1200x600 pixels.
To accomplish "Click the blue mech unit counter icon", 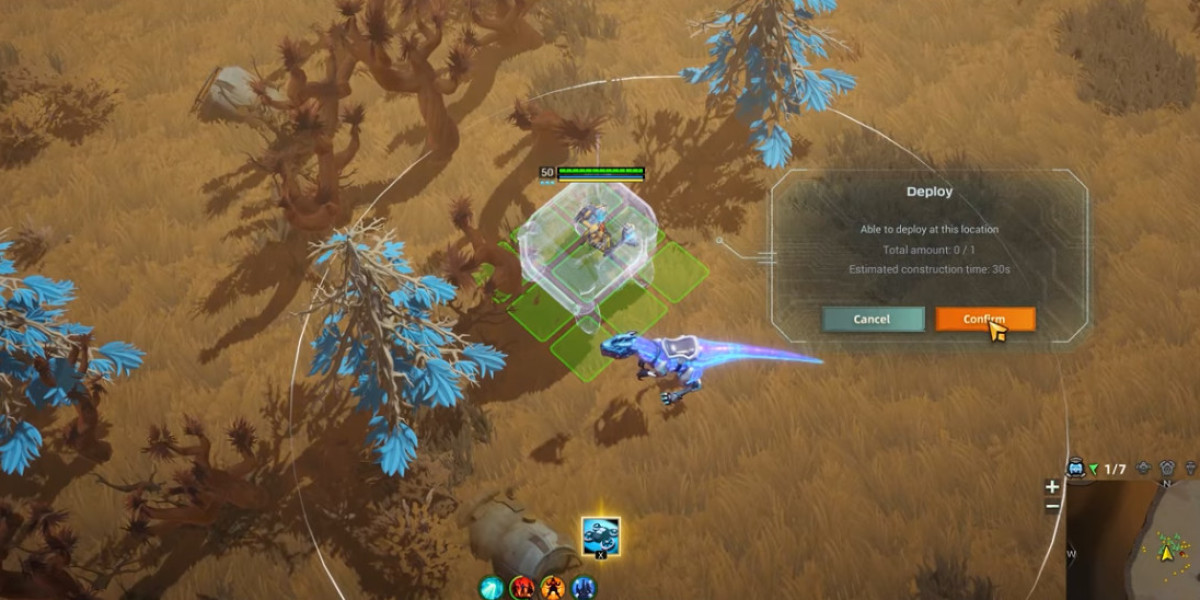I will 1076,468.
